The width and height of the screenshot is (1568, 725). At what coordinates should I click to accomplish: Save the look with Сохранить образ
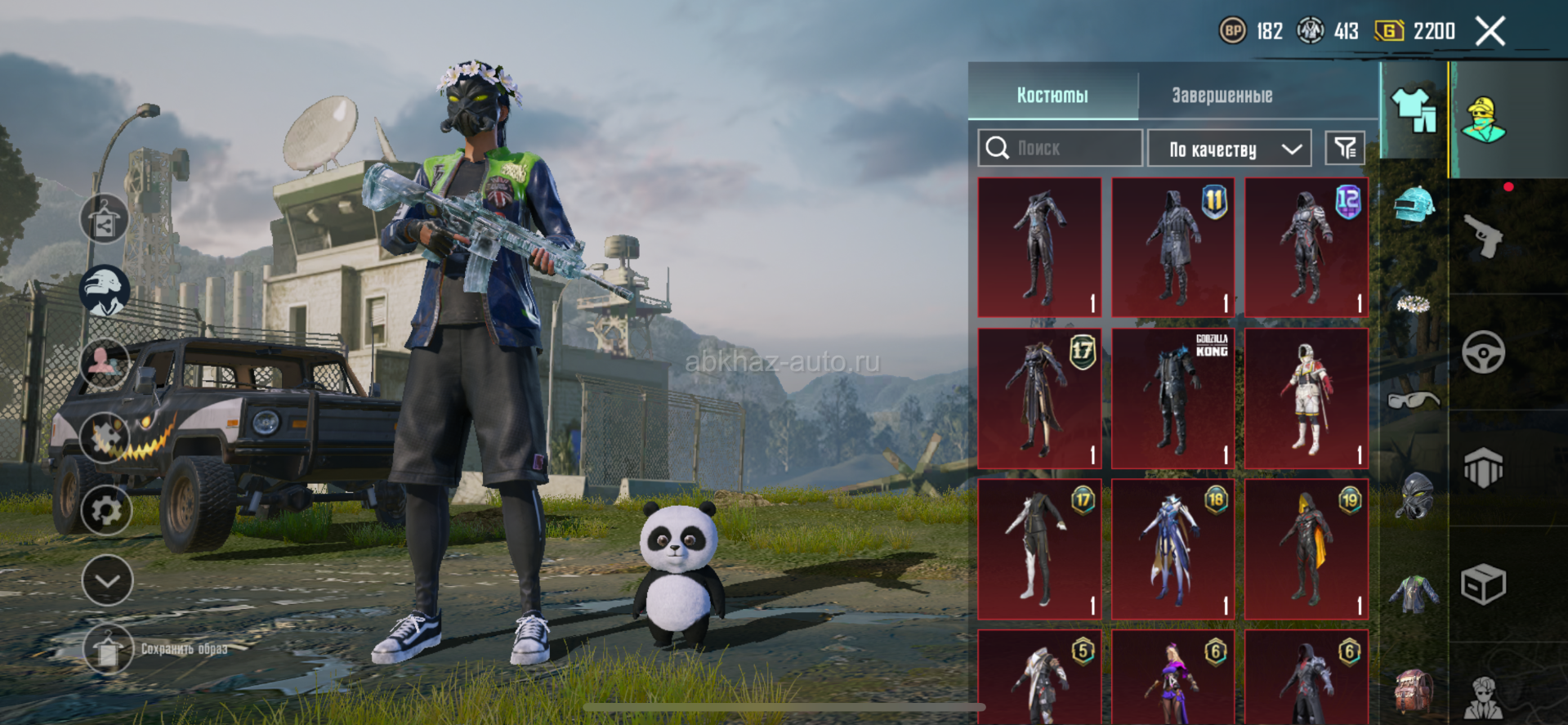[x=109, y=649]
